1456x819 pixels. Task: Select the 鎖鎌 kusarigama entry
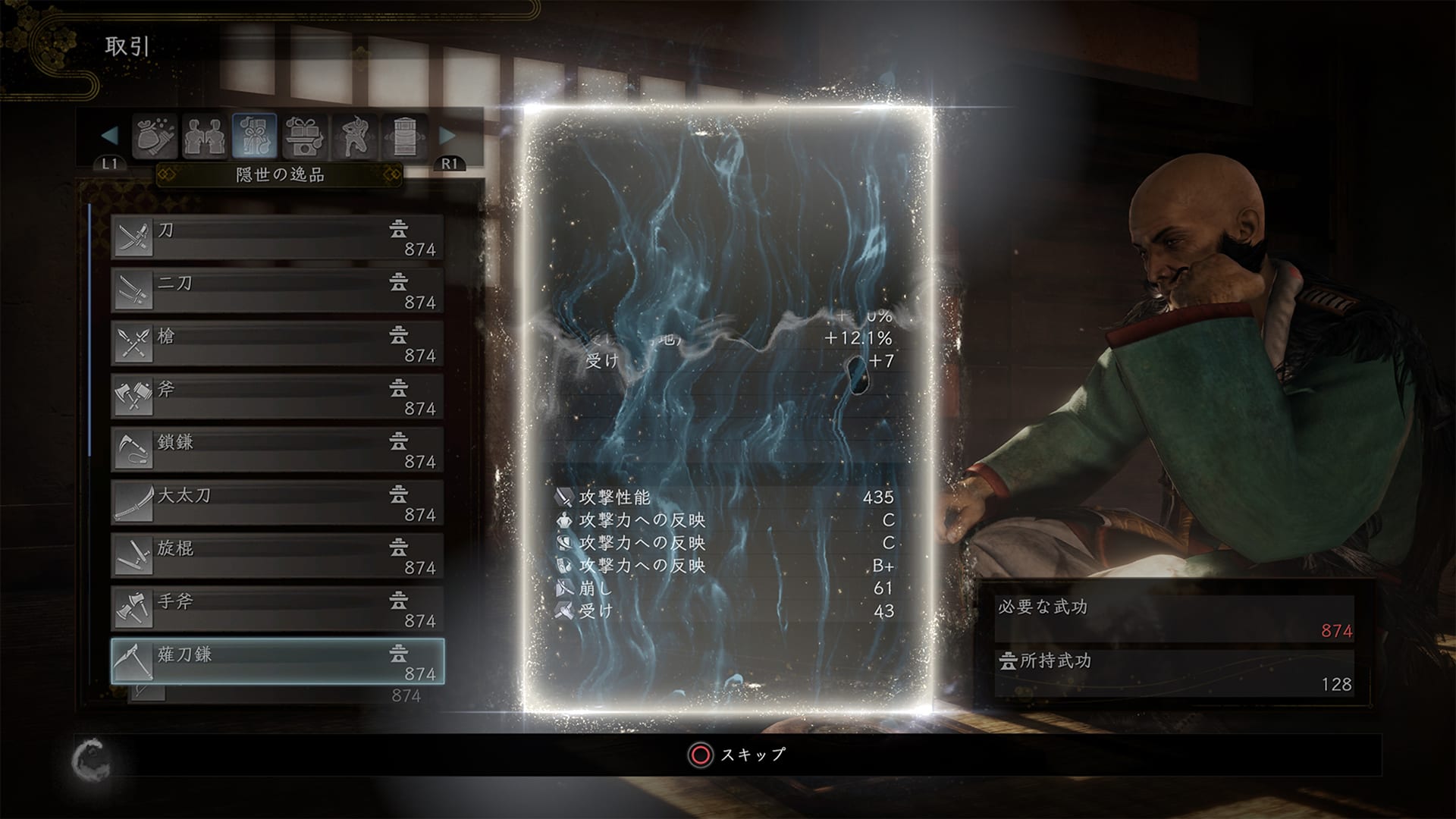[x=278, y=450]
